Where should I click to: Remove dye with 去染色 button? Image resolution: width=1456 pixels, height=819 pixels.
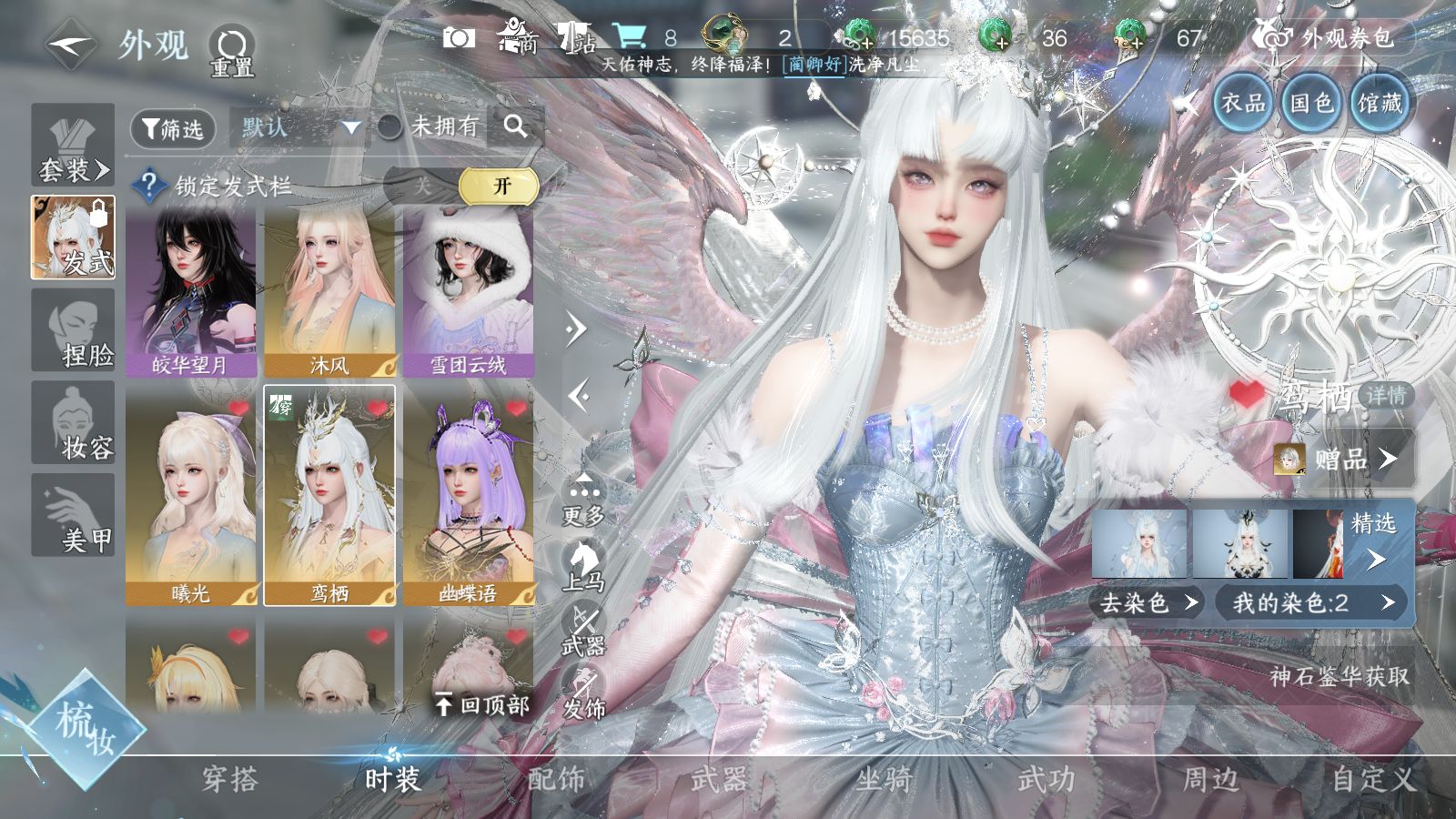pos(1148,602)
